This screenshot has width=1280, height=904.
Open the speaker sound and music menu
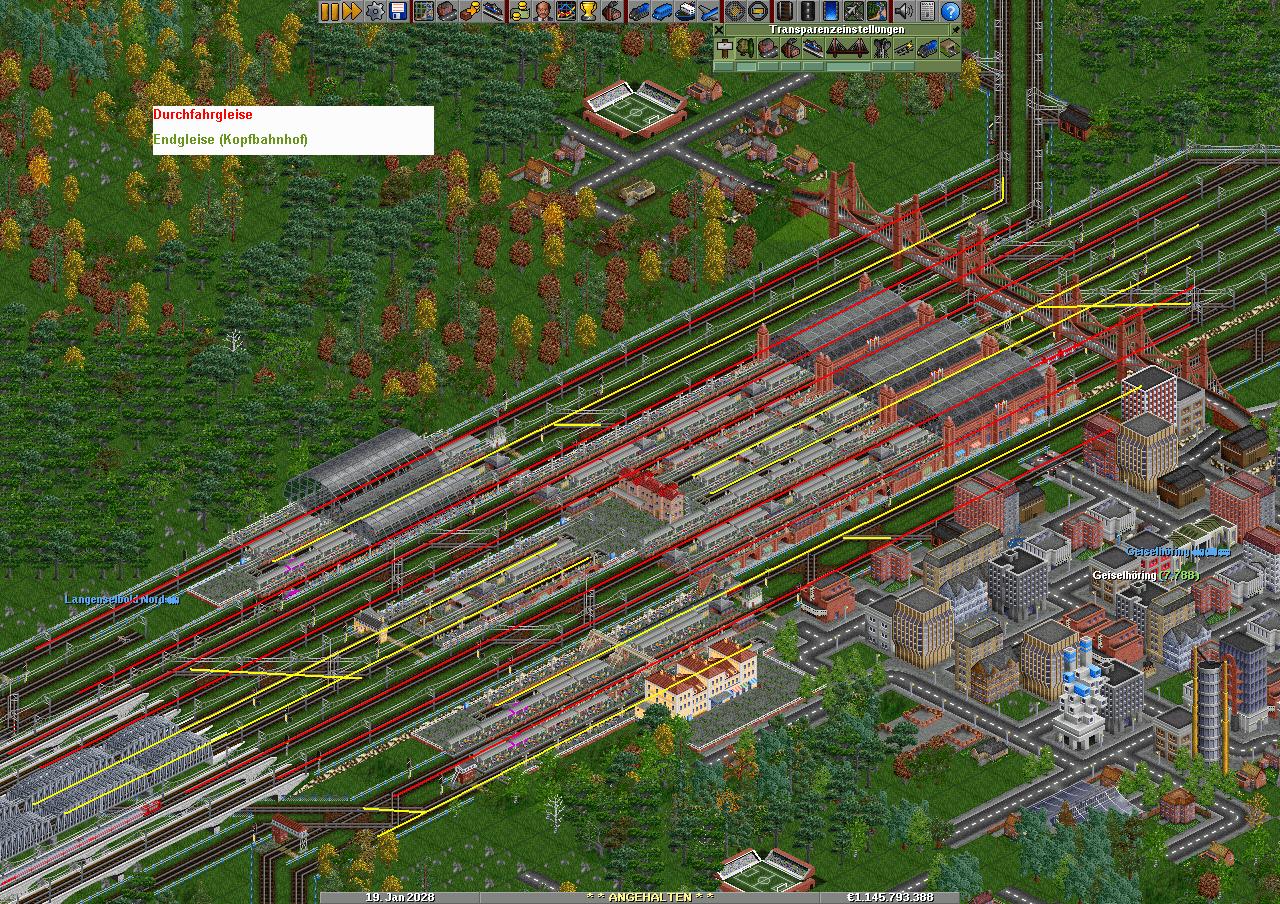(x=903, y=11)
